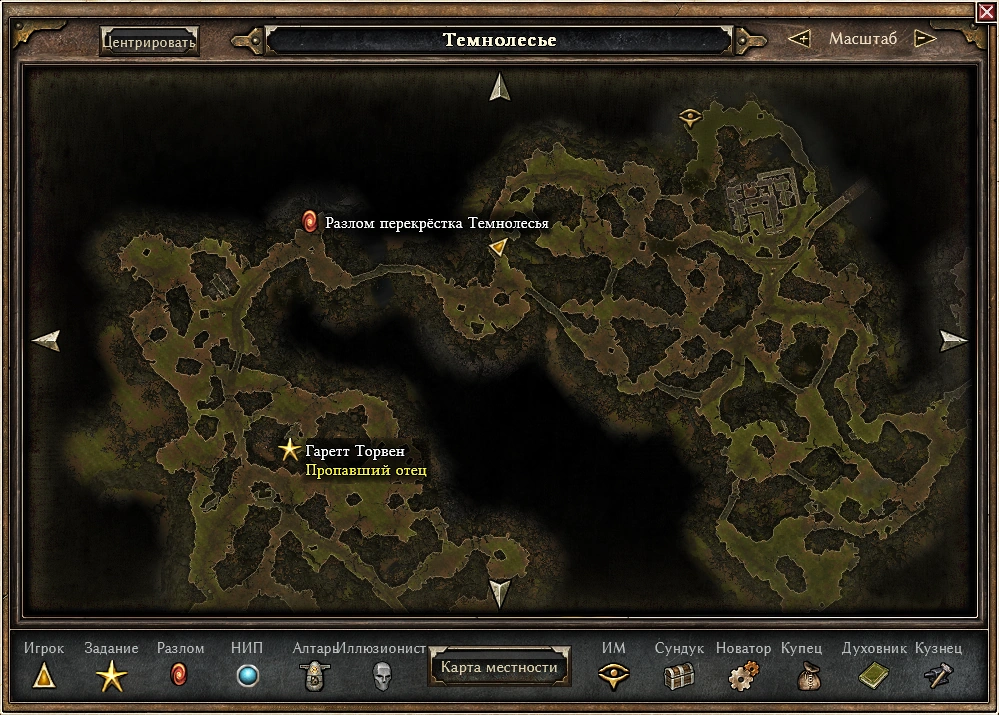Click the Центрировать button
The width and height of the screenshot is (999, 715).
point(150,42)
